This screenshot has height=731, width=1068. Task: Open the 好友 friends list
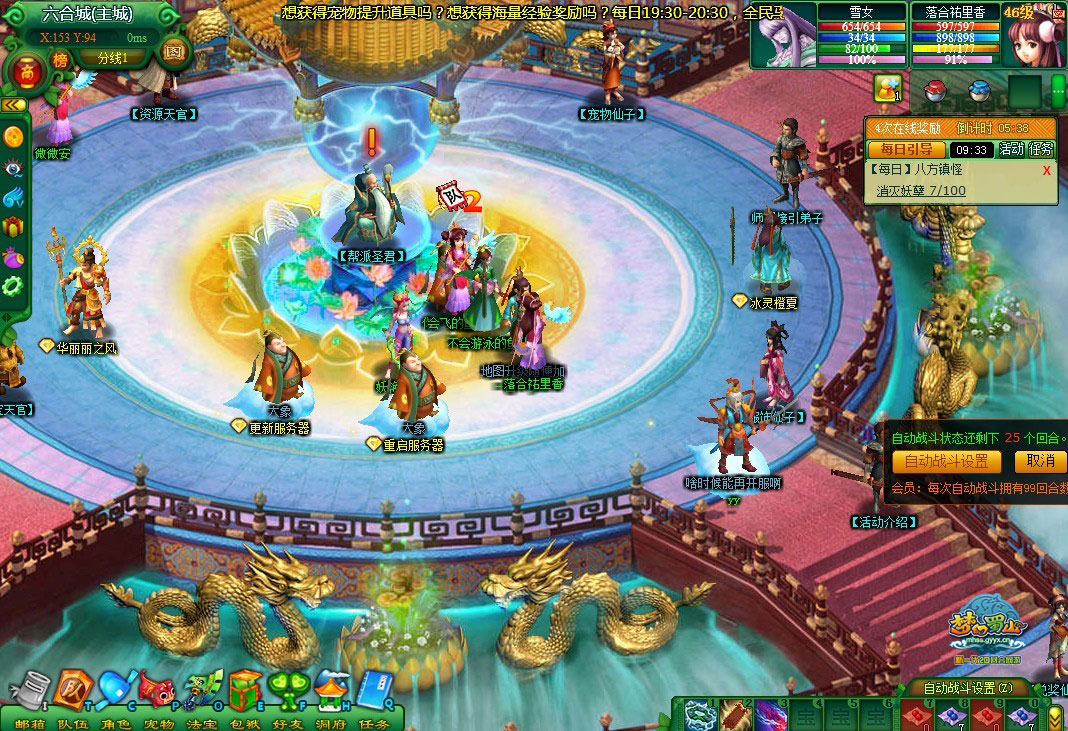tap(289, 690)
